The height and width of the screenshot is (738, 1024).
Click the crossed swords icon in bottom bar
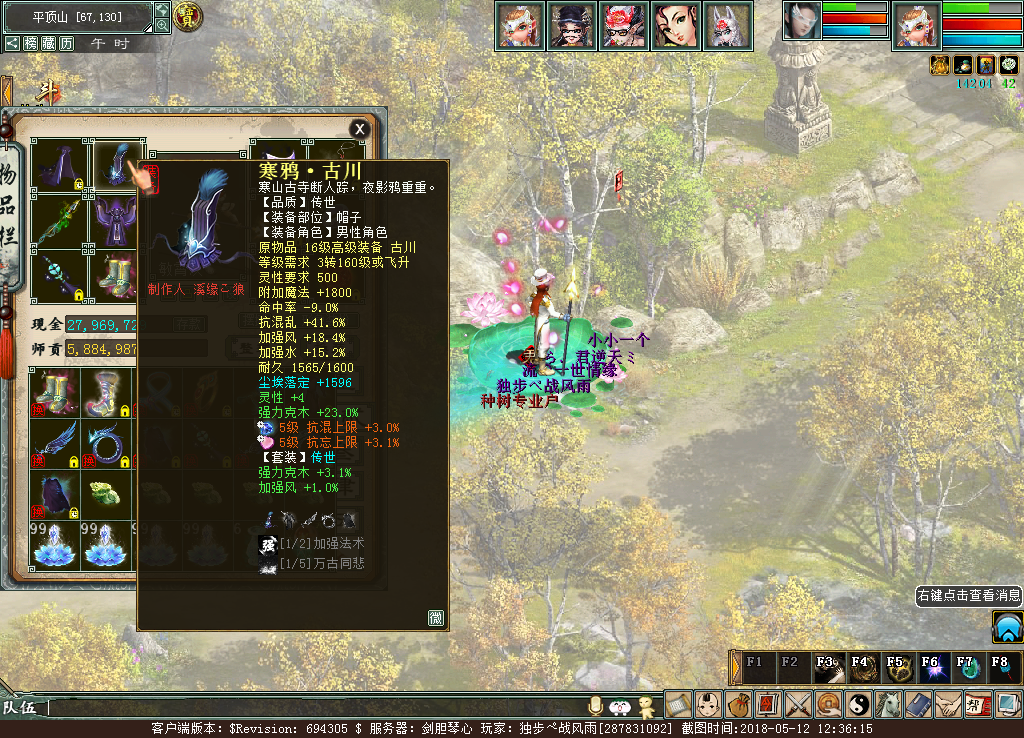point(798,704)
